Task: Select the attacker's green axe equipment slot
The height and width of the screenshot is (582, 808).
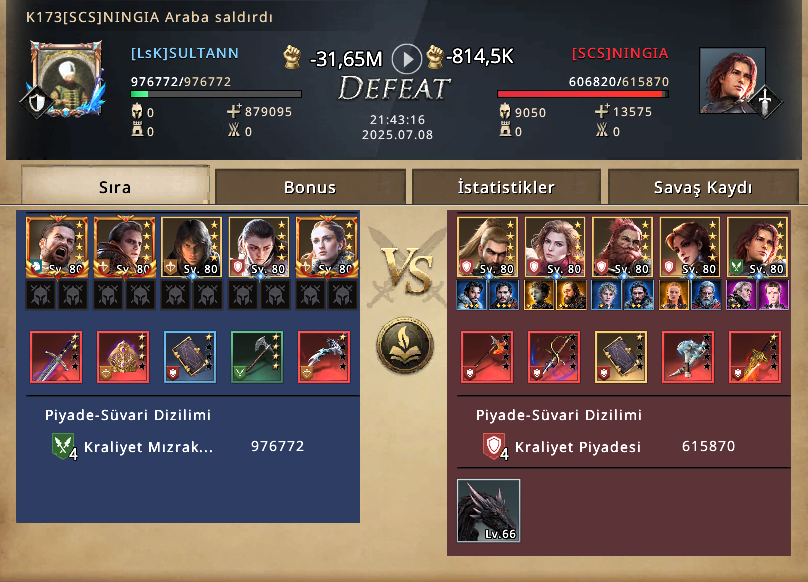Action: coord(257,357)
